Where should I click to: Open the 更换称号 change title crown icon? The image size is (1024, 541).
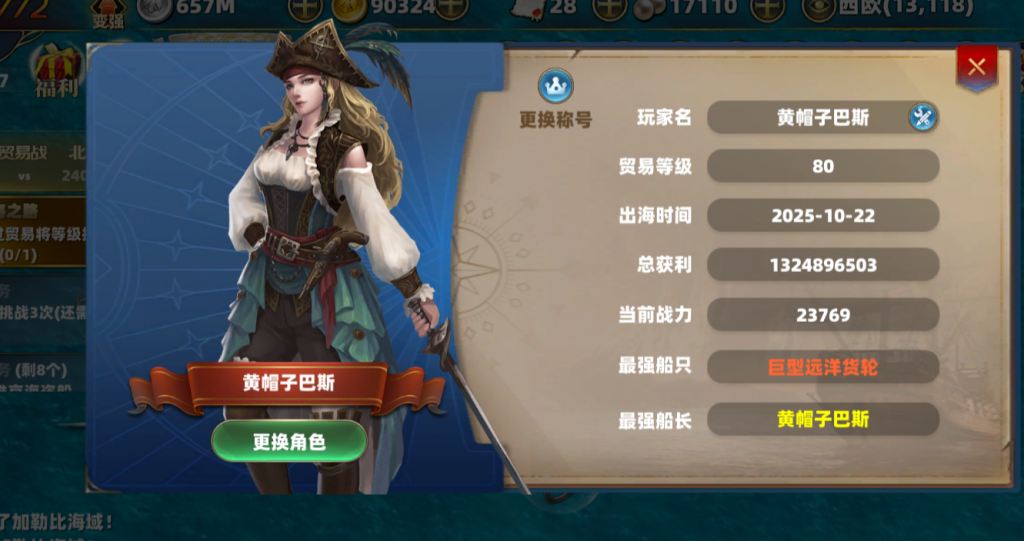(556, 88)
